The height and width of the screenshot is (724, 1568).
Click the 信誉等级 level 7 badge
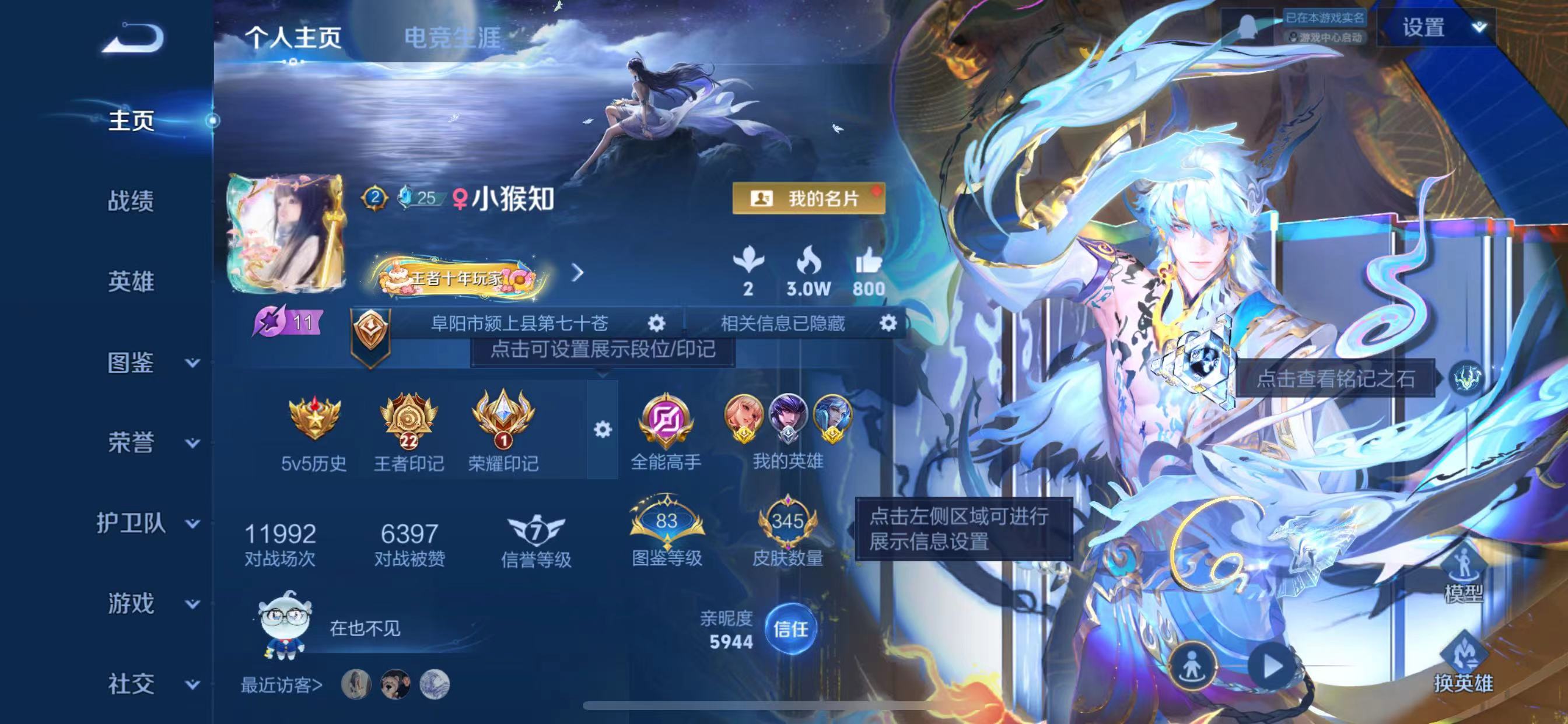pyautogui.click(x=536, y=530)
